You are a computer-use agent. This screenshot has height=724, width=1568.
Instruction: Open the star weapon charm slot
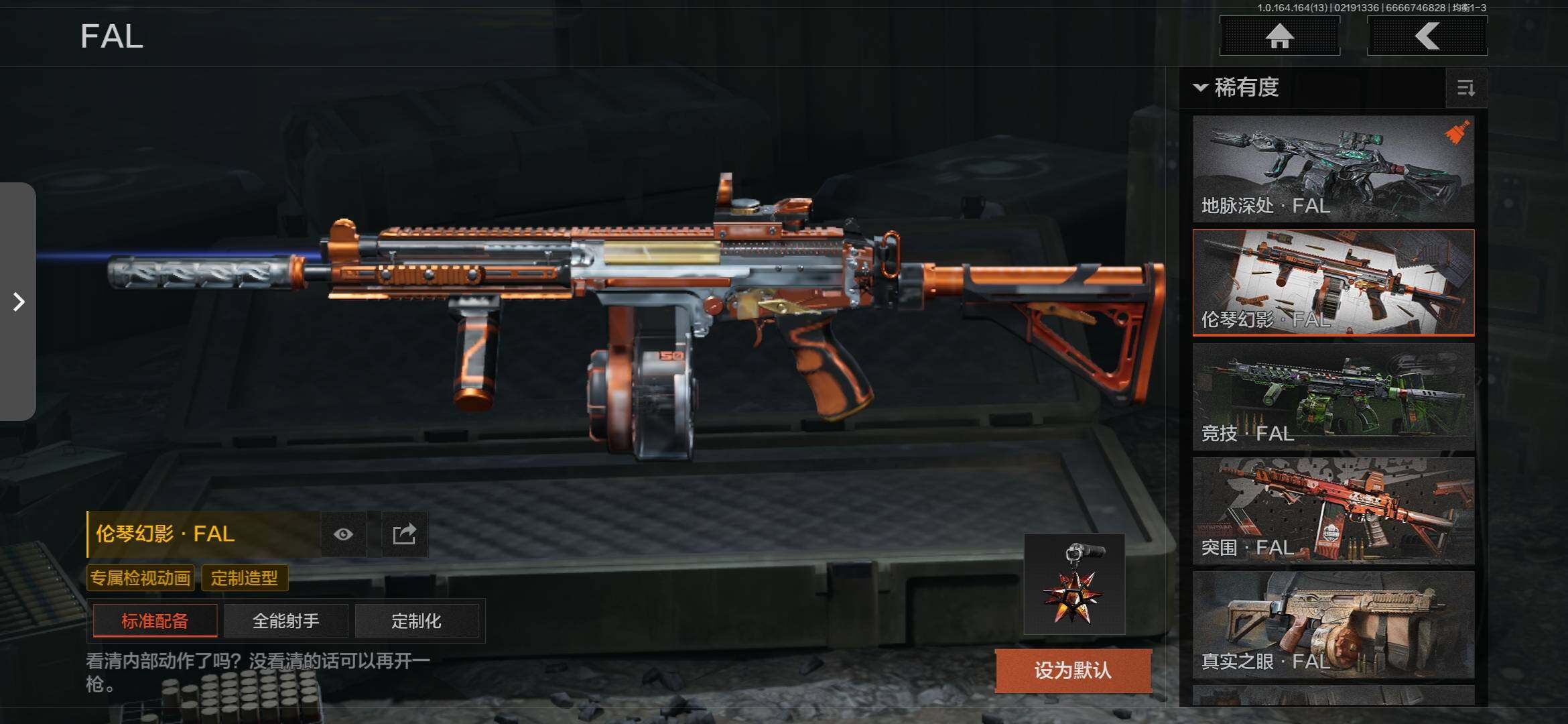coord(1073,584)
